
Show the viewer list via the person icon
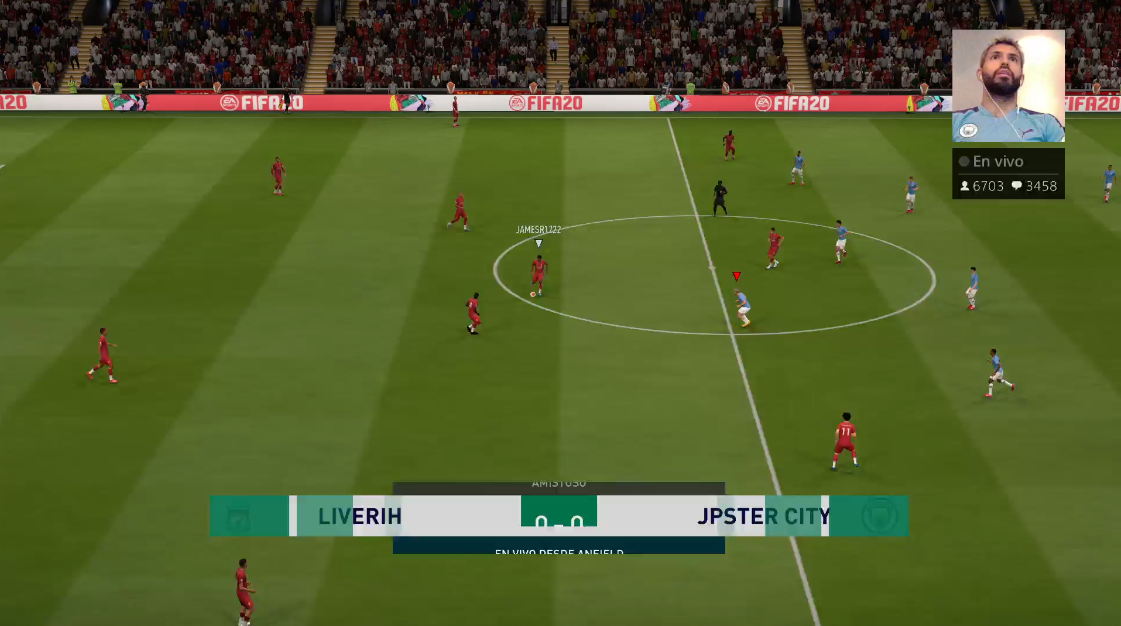pyautogui.click(x=964, y=186)
